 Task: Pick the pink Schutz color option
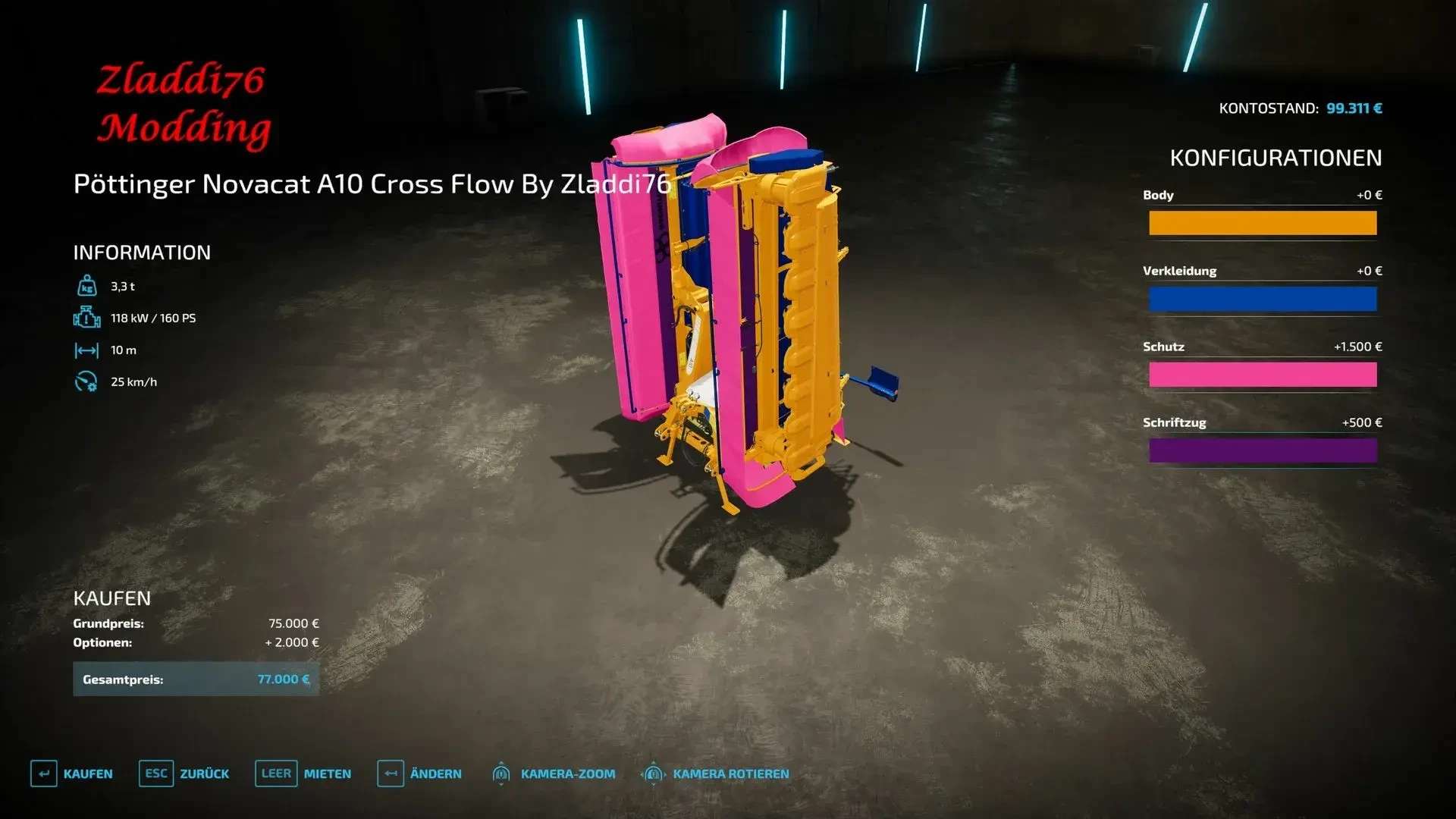tap(1263, 375)
